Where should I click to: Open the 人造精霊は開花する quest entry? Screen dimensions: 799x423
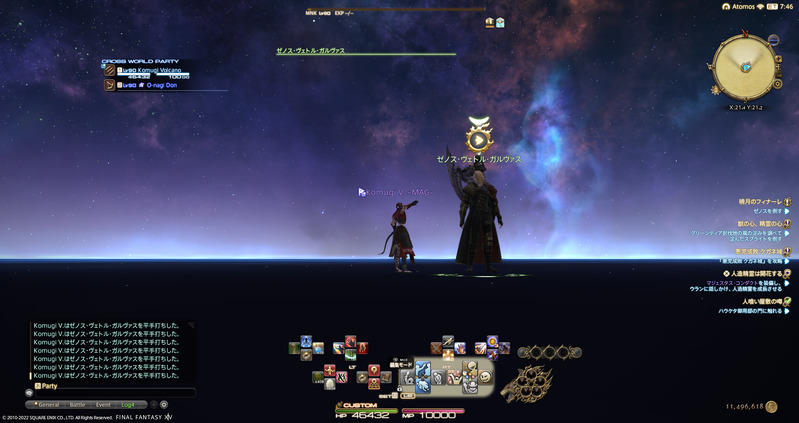(x=756, y=272)
